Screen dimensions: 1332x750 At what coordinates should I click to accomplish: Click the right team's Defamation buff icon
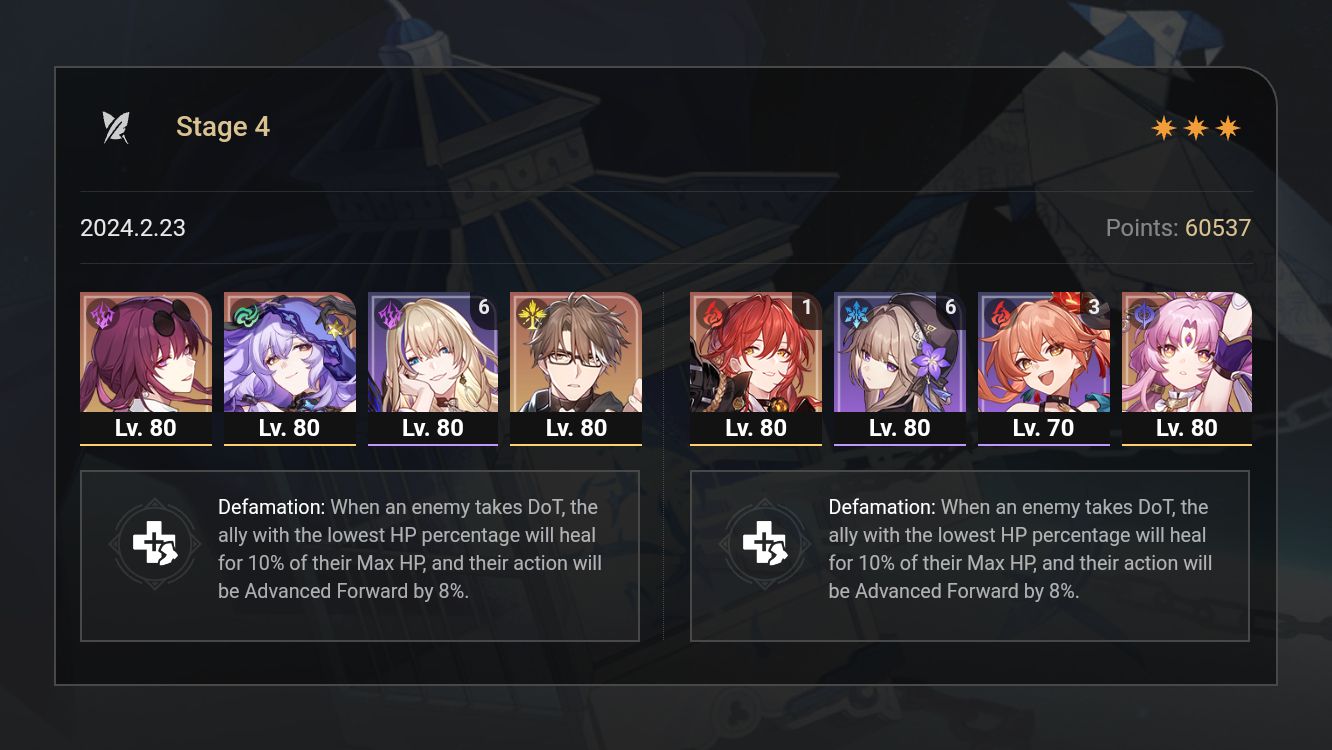(765, 544)
